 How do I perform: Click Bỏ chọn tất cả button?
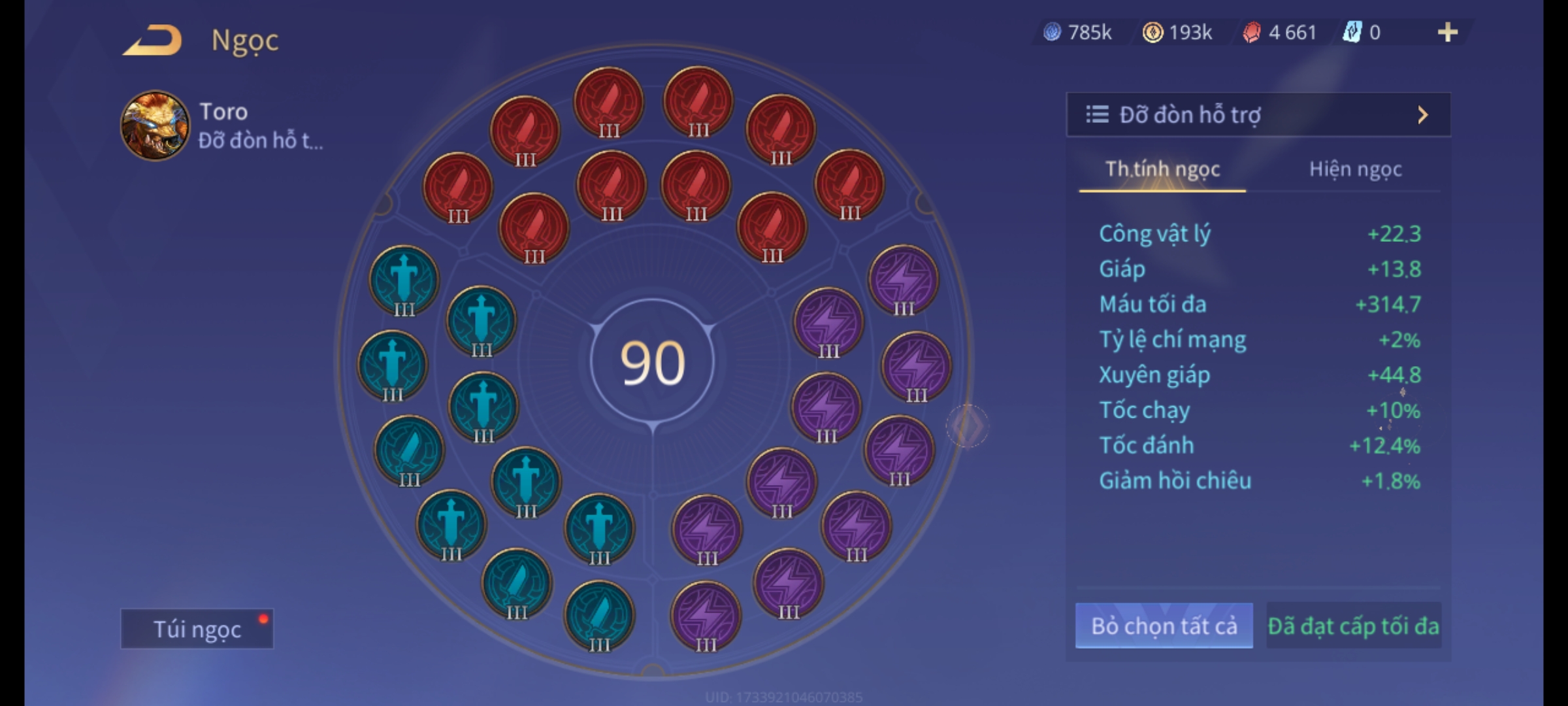(1164, 626)
